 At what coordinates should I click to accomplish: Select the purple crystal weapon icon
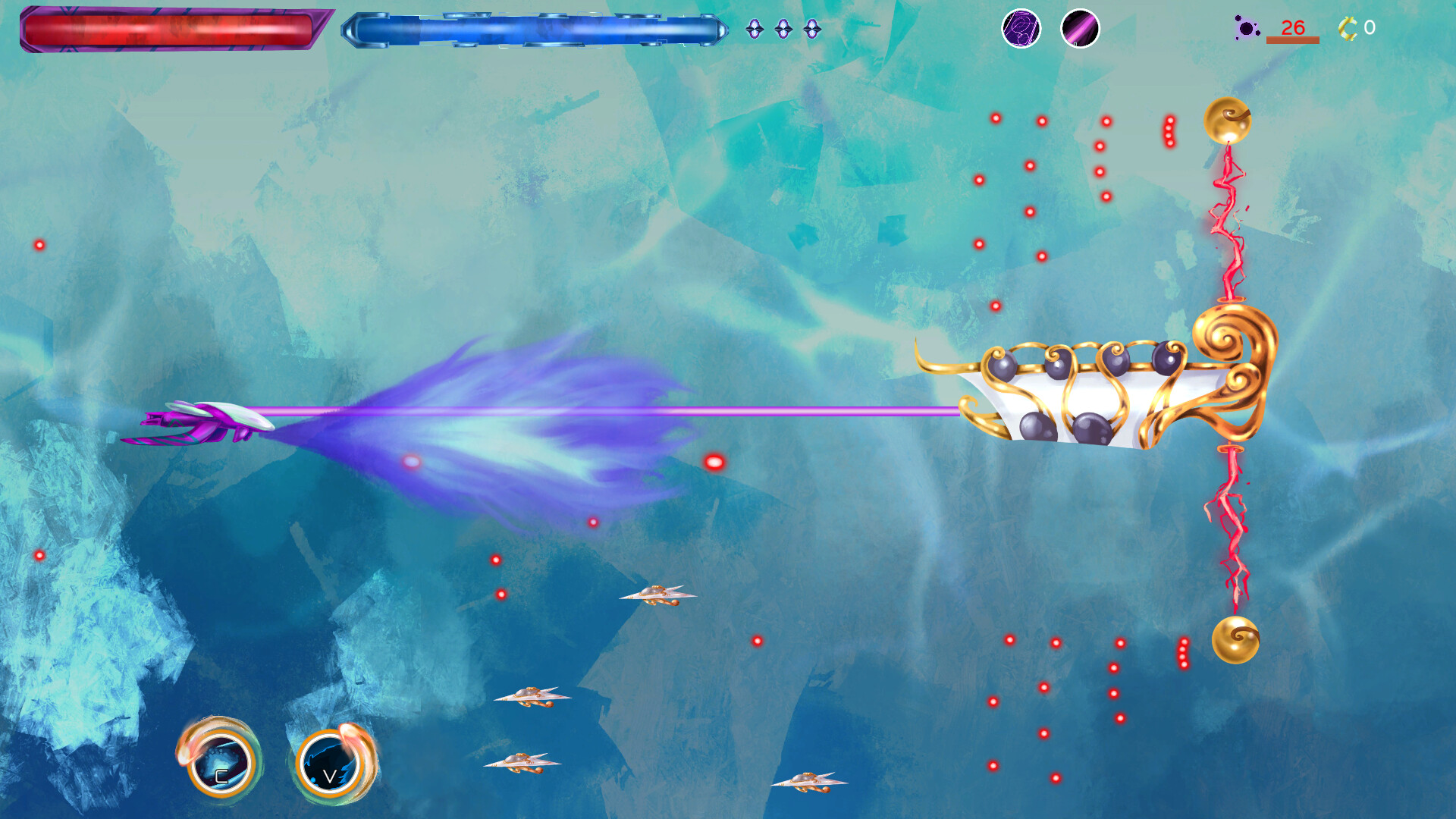[1020, 29]
